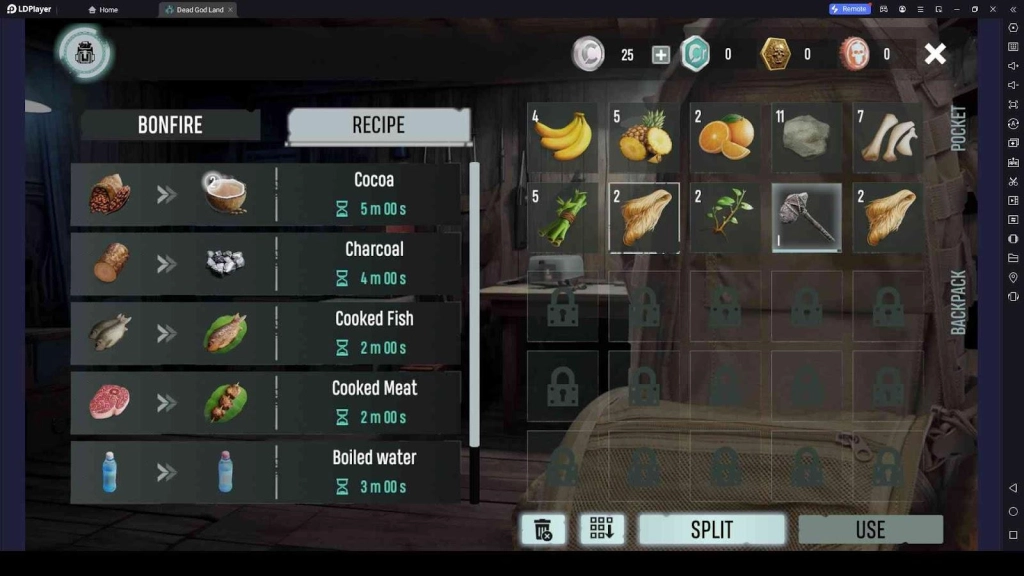The width and height of the screenshot is (1024, 576).
Task: Select the stone item slot
Action: pos(806,137)
